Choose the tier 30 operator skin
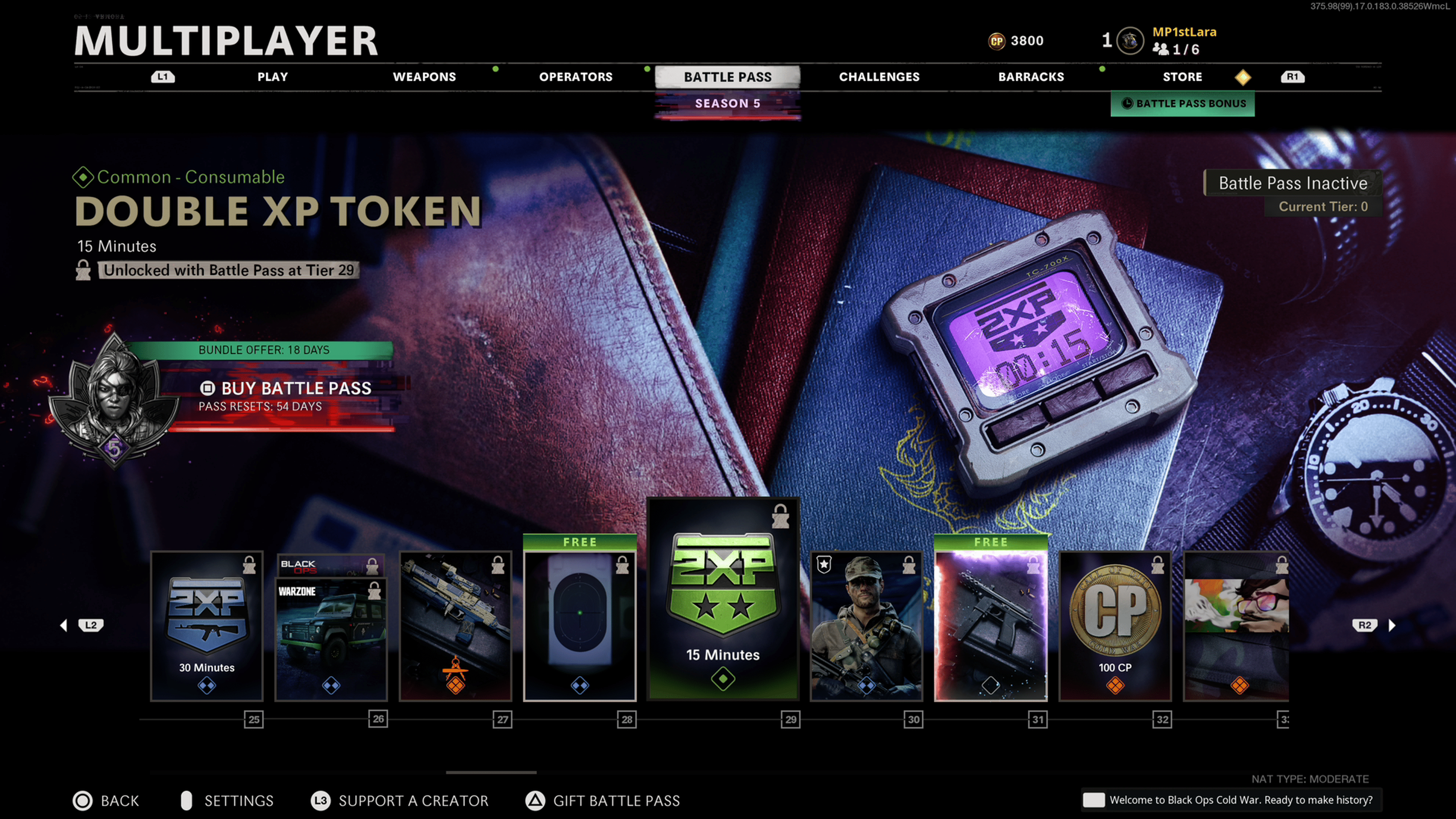Screen dimensions: 1456x819 866,626
